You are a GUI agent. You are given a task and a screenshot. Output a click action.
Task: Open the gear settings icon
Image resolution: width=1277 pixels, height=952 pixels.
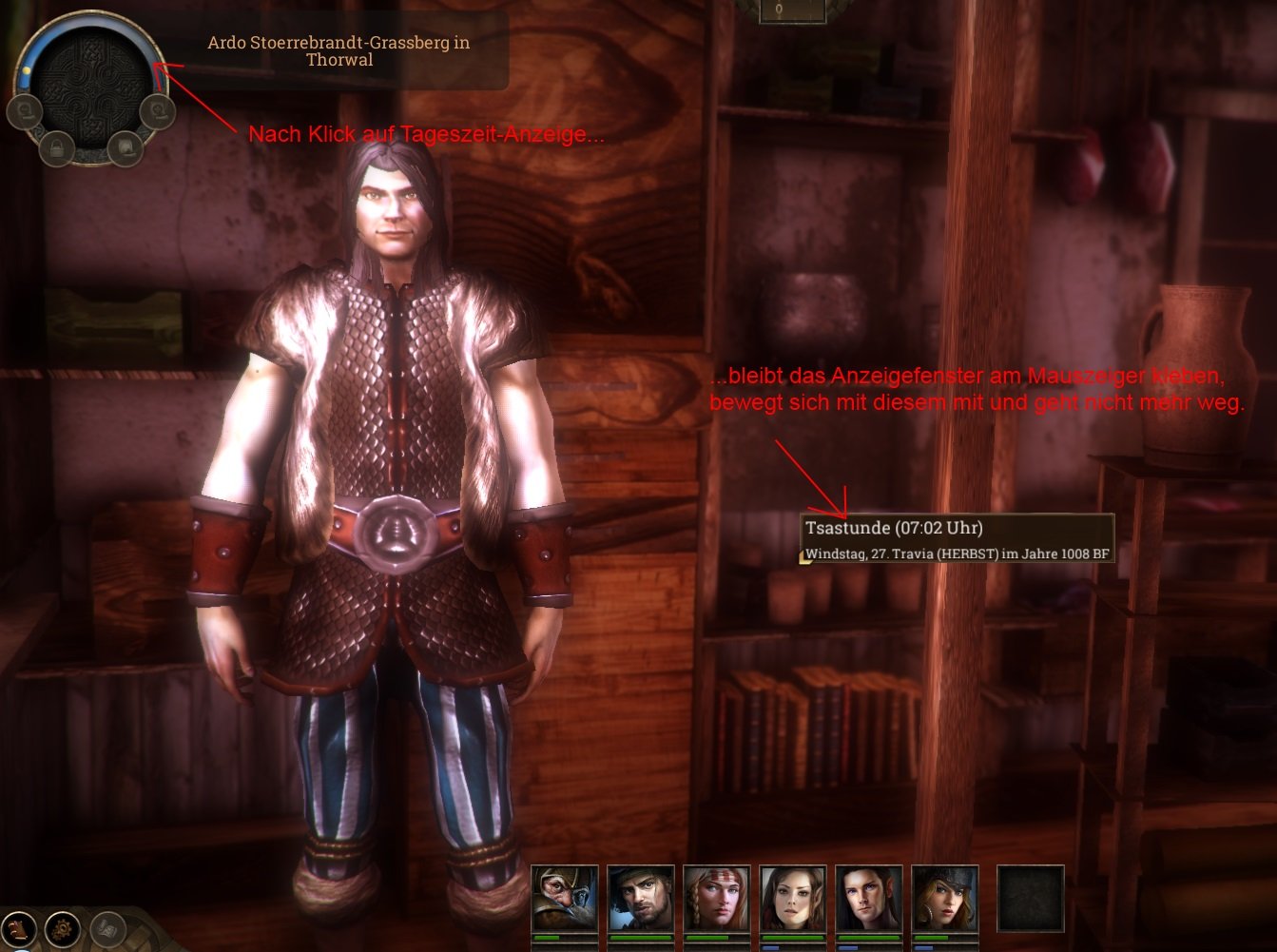click(64, 928)
